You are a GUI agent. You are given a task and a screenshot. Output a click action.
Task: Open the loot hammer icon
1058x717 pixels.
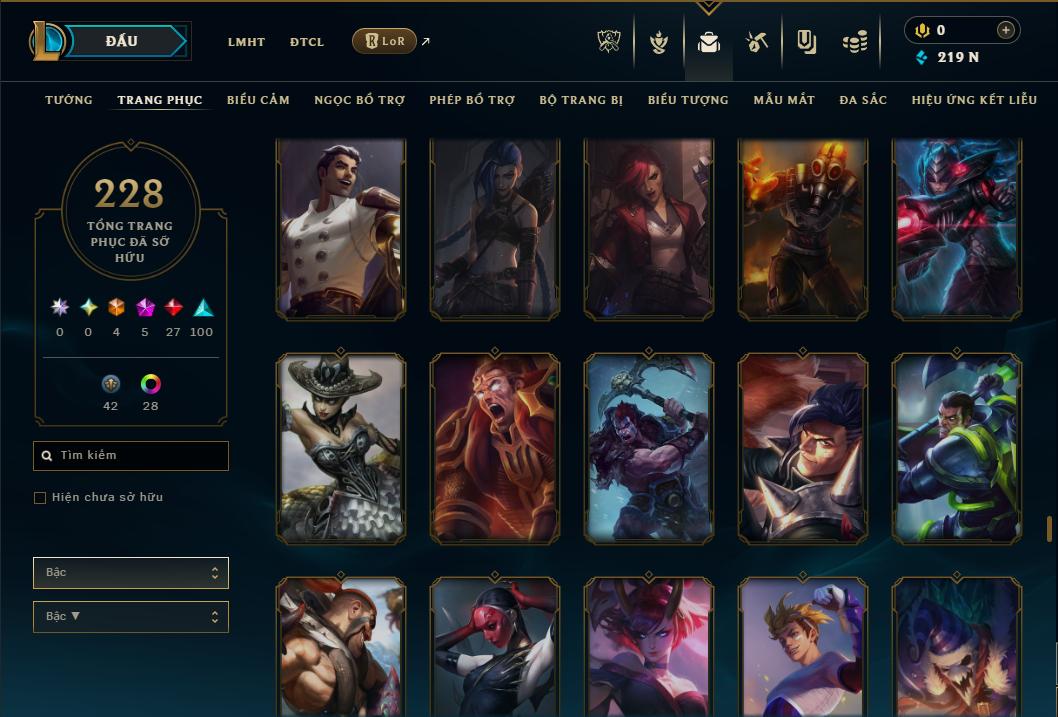756,42
